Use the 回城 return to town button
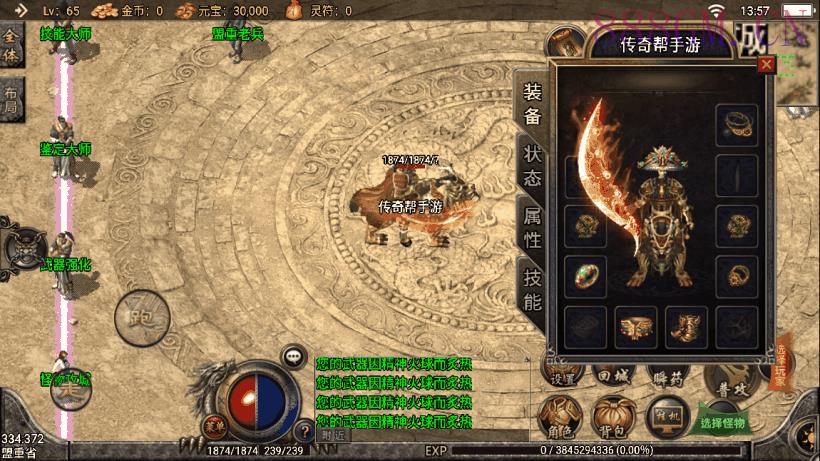 coord(613,375)
